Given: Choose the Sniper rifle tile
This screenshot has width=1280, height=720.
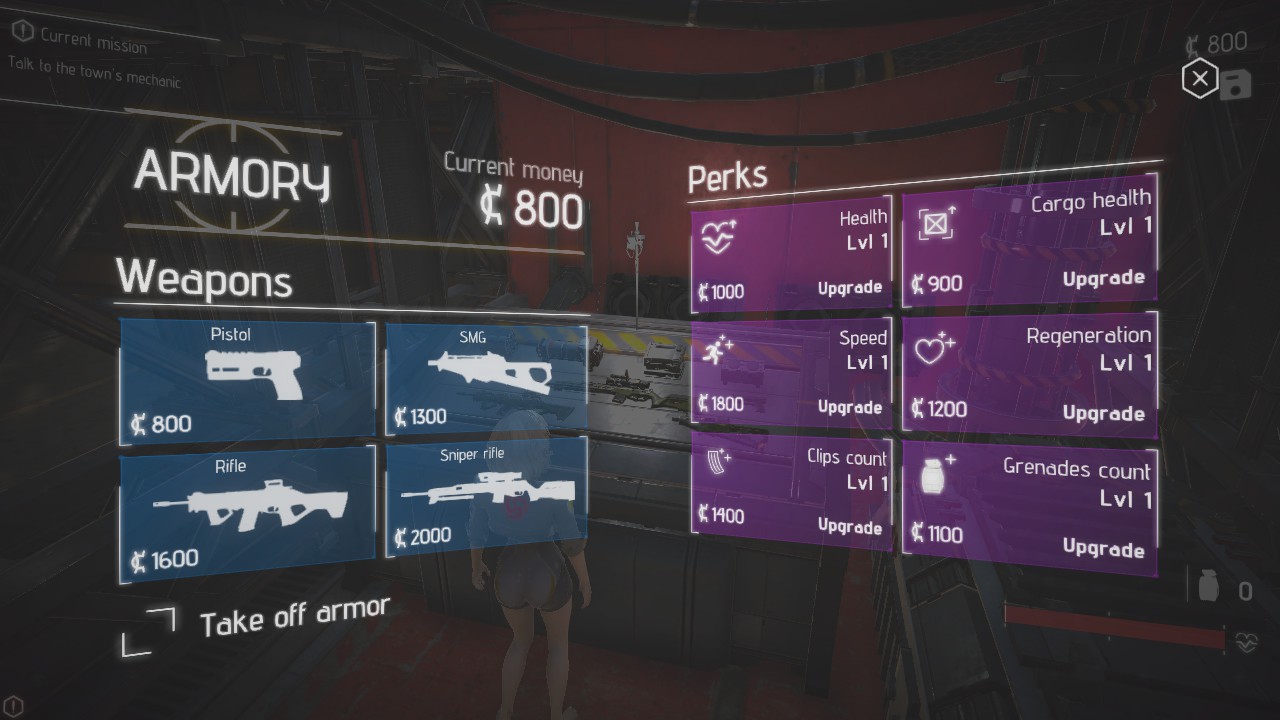Looking at the screenshot, I should (x=486, y=500).
